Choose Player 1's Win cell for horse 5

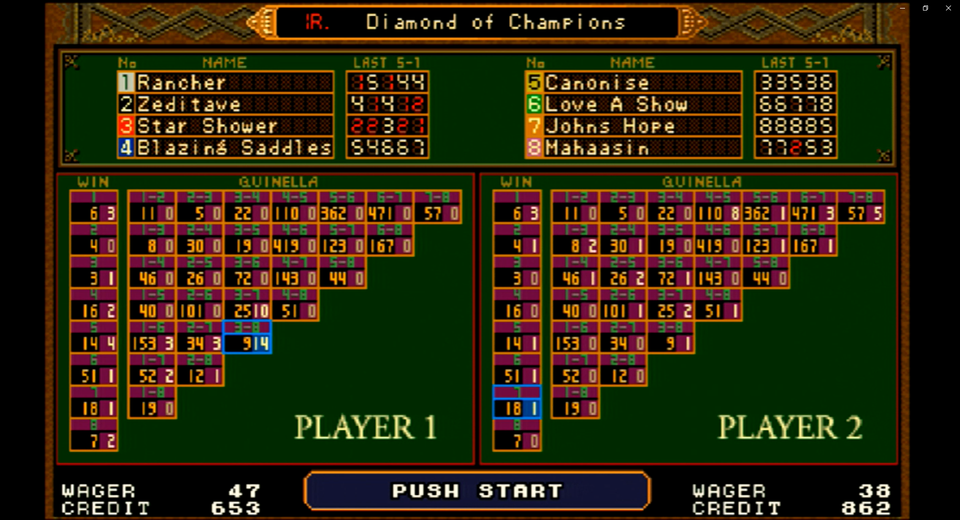click(94, 343)
